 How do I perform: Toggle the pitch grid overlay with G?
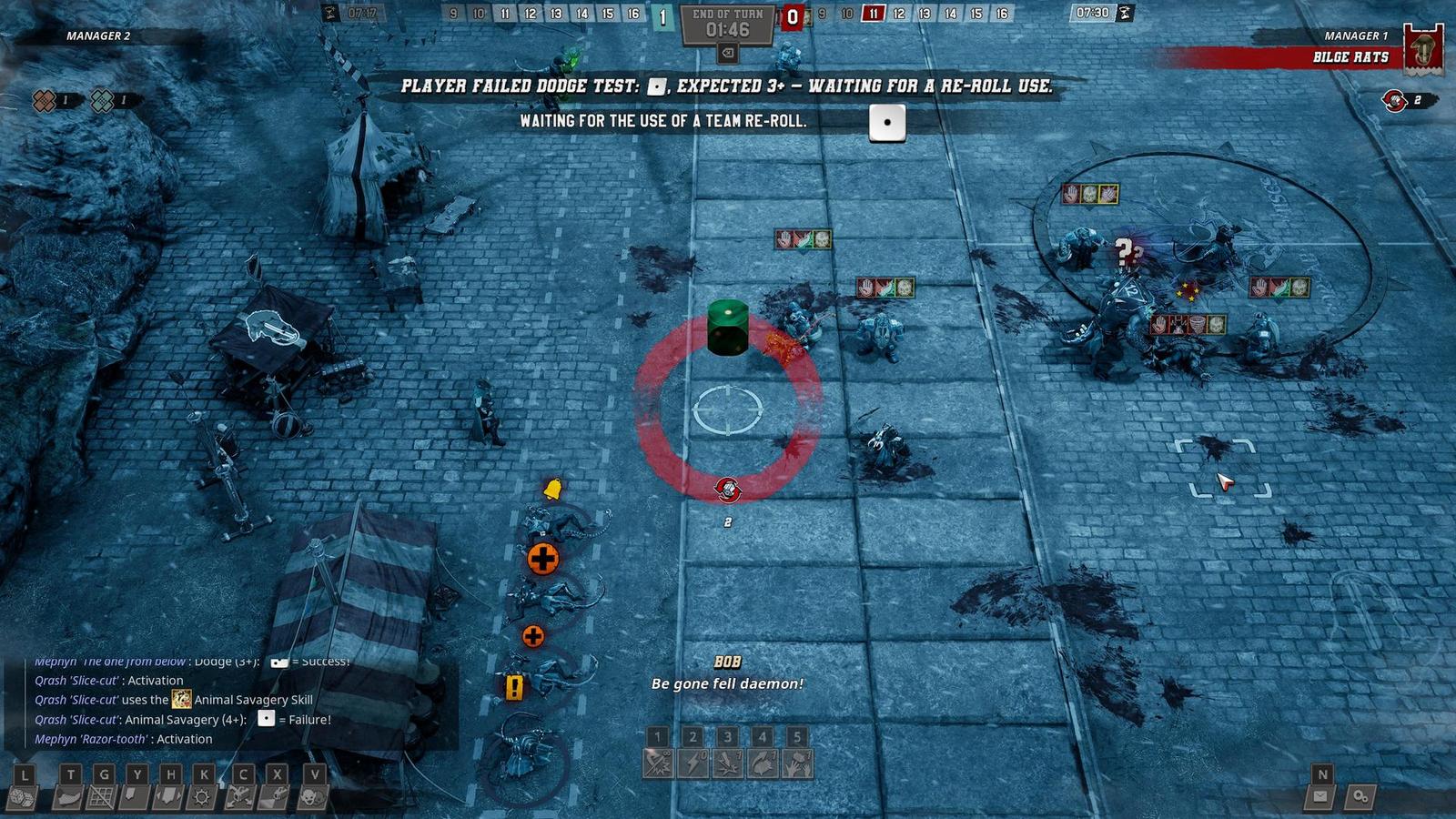[x=102, y=798]
